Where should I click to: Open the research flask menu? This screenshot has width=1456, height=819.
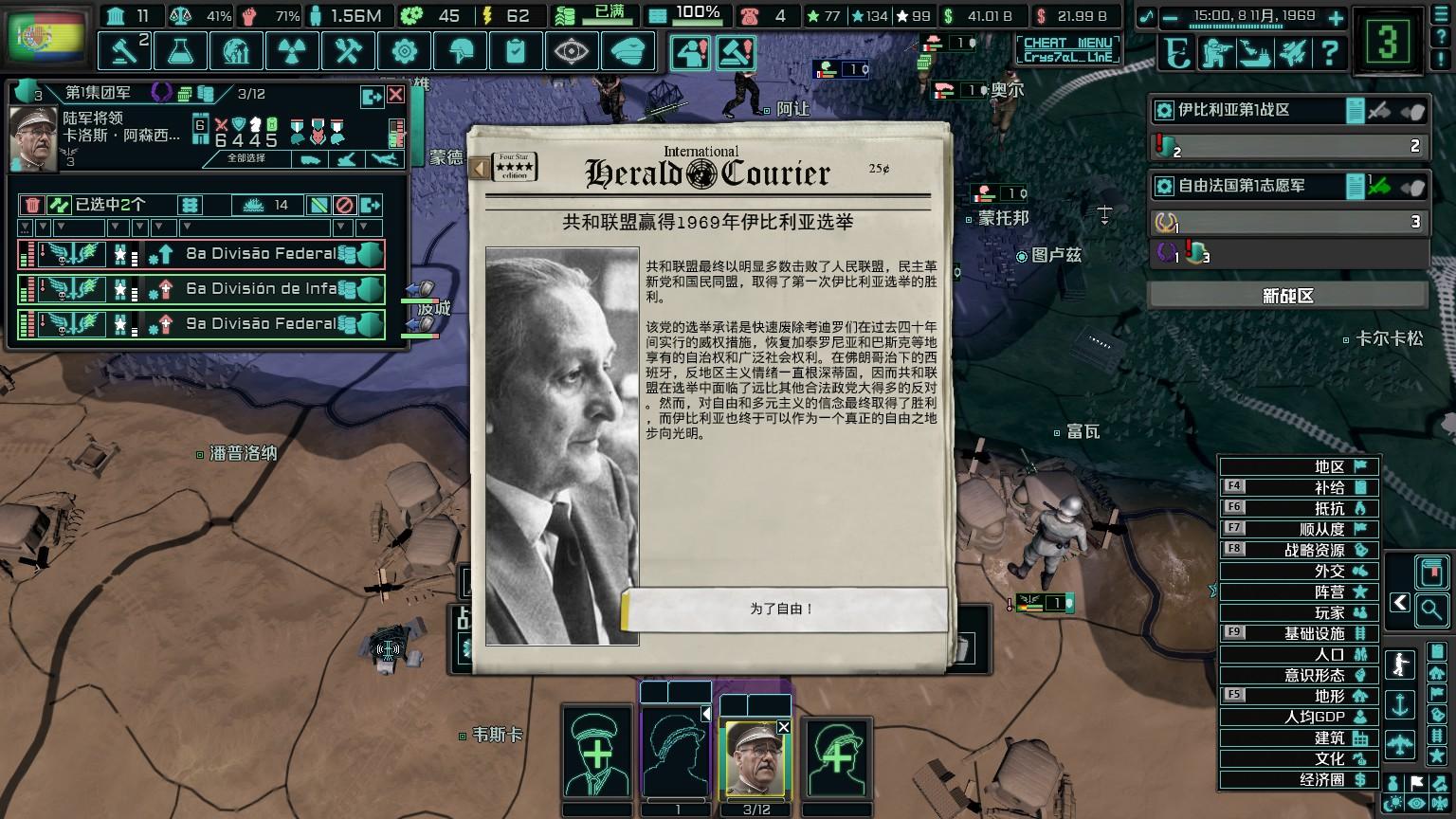coord(181,50)
